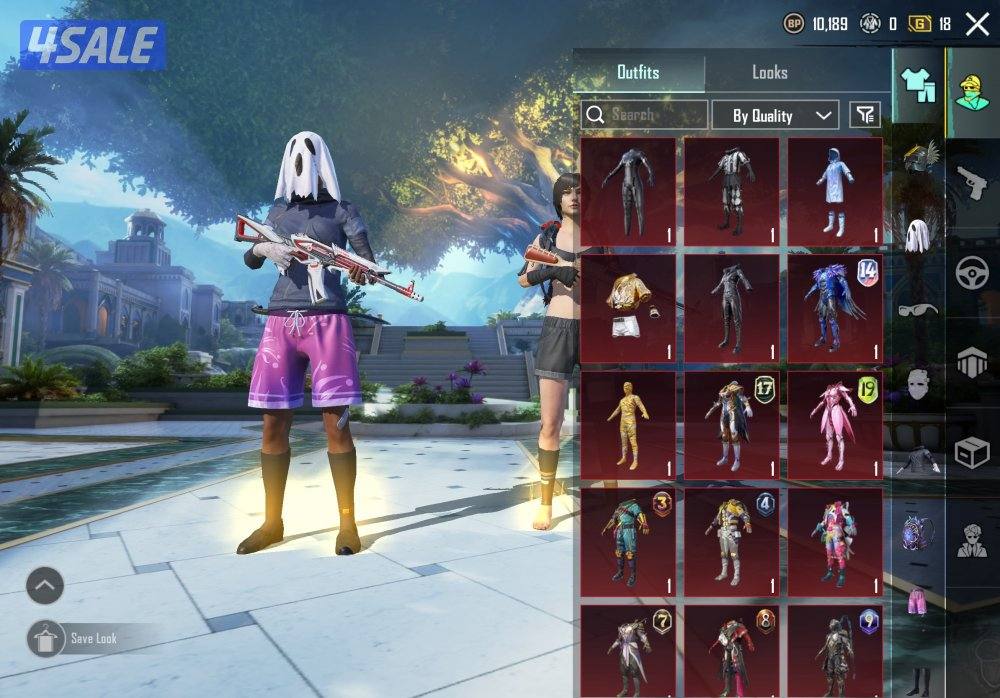Select the Outfits tab

638,73
